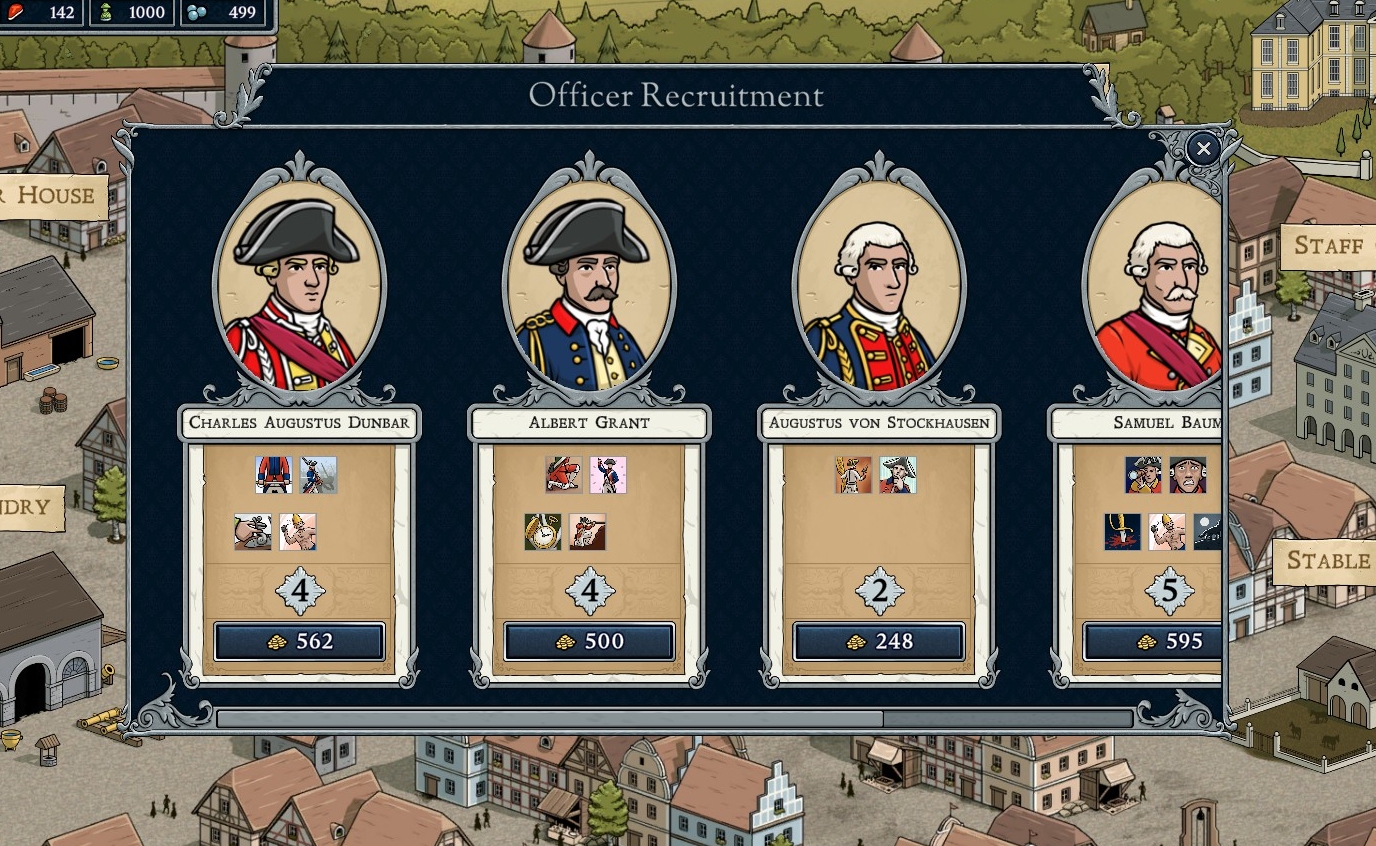View Stockhausen's wheat farmer trait icon
Screen dimensions: 1376x846
pyautogui.click(x=853, y=475)
